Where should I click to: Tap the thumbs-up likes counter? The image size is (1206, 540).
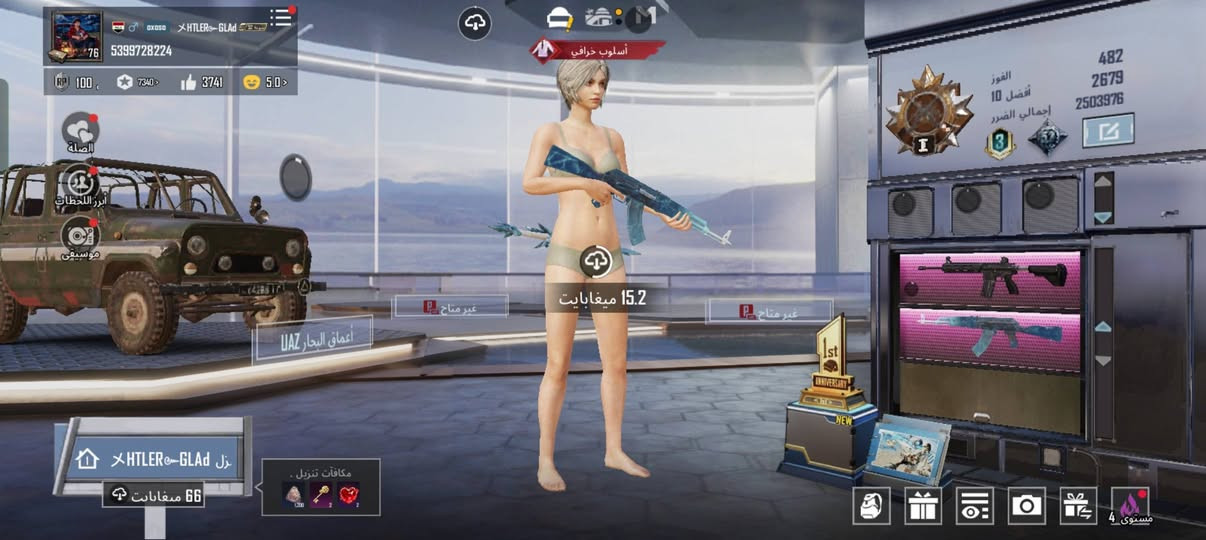[x=202, y=82]
